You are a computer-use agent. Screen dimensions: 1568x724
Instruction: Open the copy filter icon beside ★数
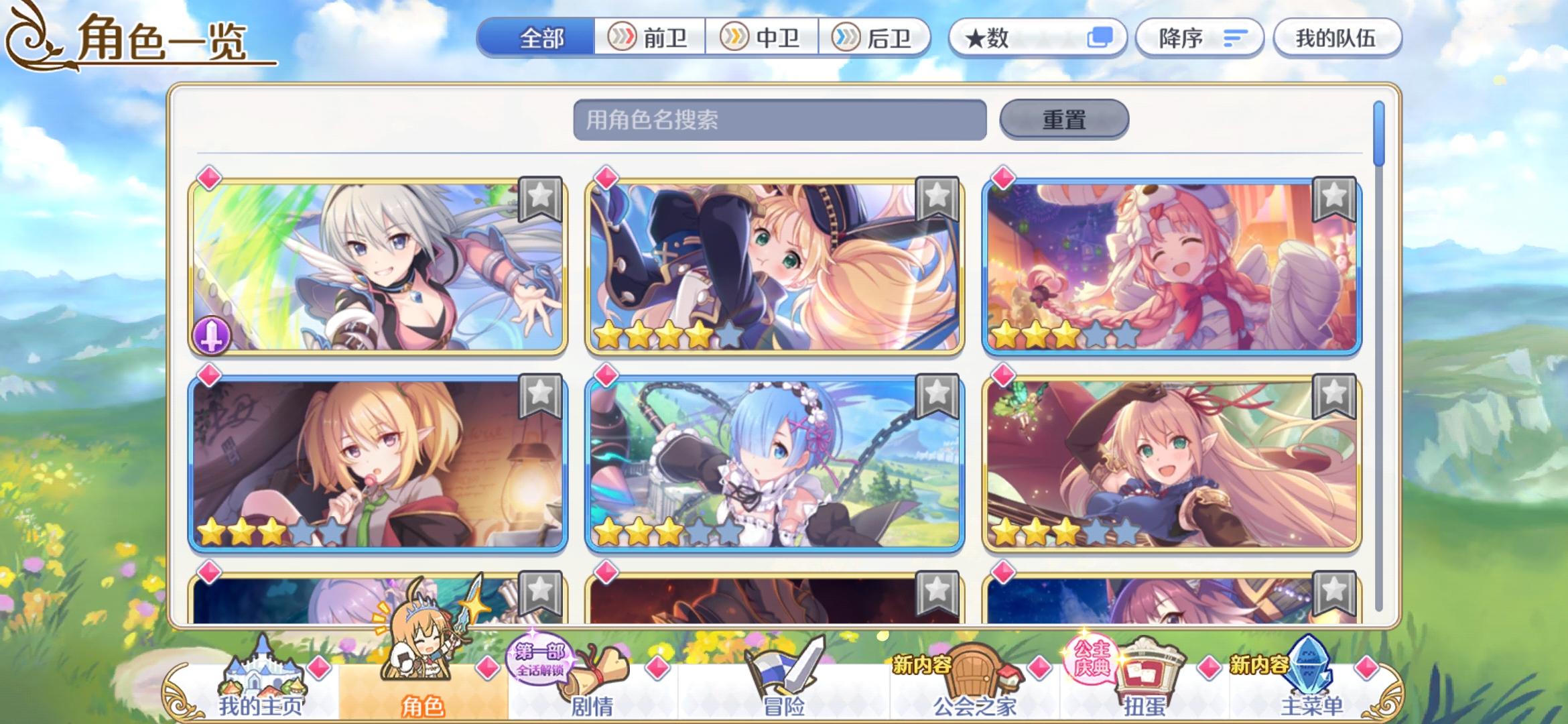(x=1102, y=38)
